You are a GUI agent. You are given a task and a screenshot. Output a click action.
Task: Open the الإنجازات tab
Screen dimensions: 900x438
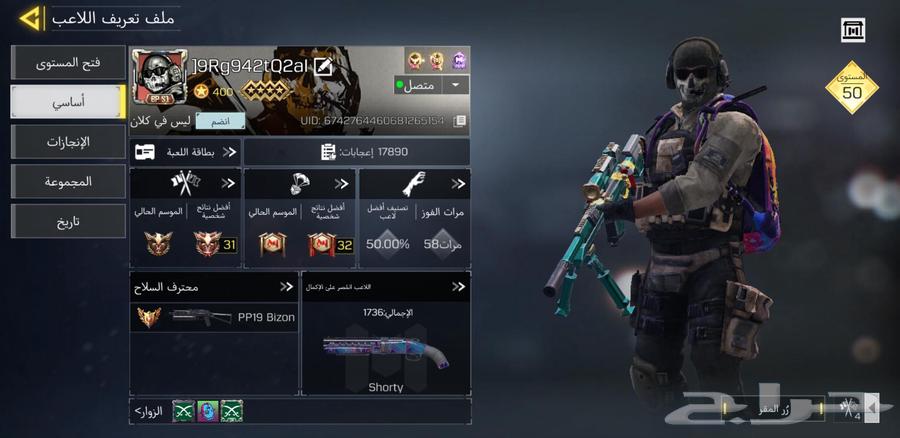coord(68,142)
